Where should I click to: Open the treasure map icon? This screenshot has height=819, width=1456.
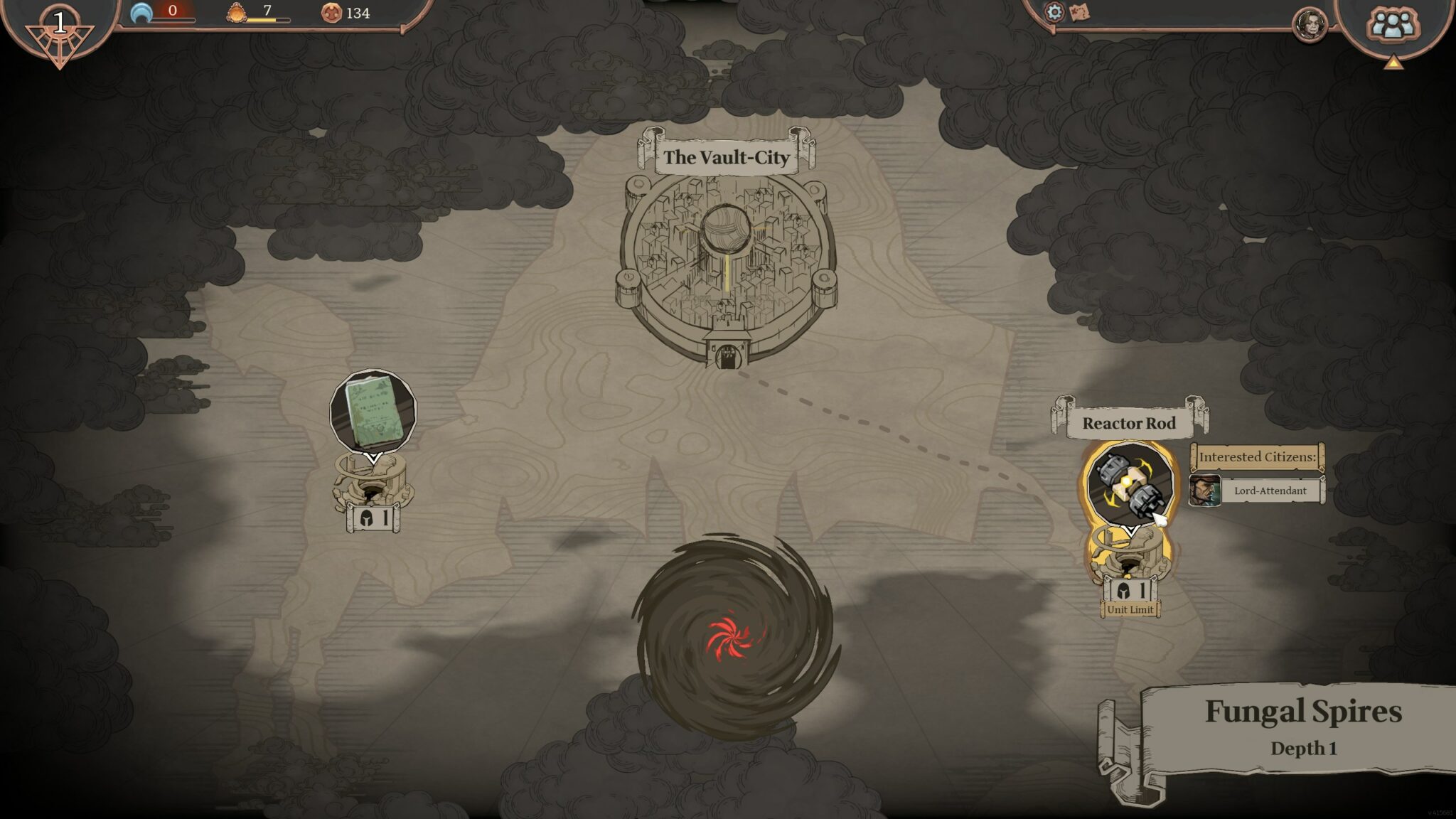pos(1079,12)
